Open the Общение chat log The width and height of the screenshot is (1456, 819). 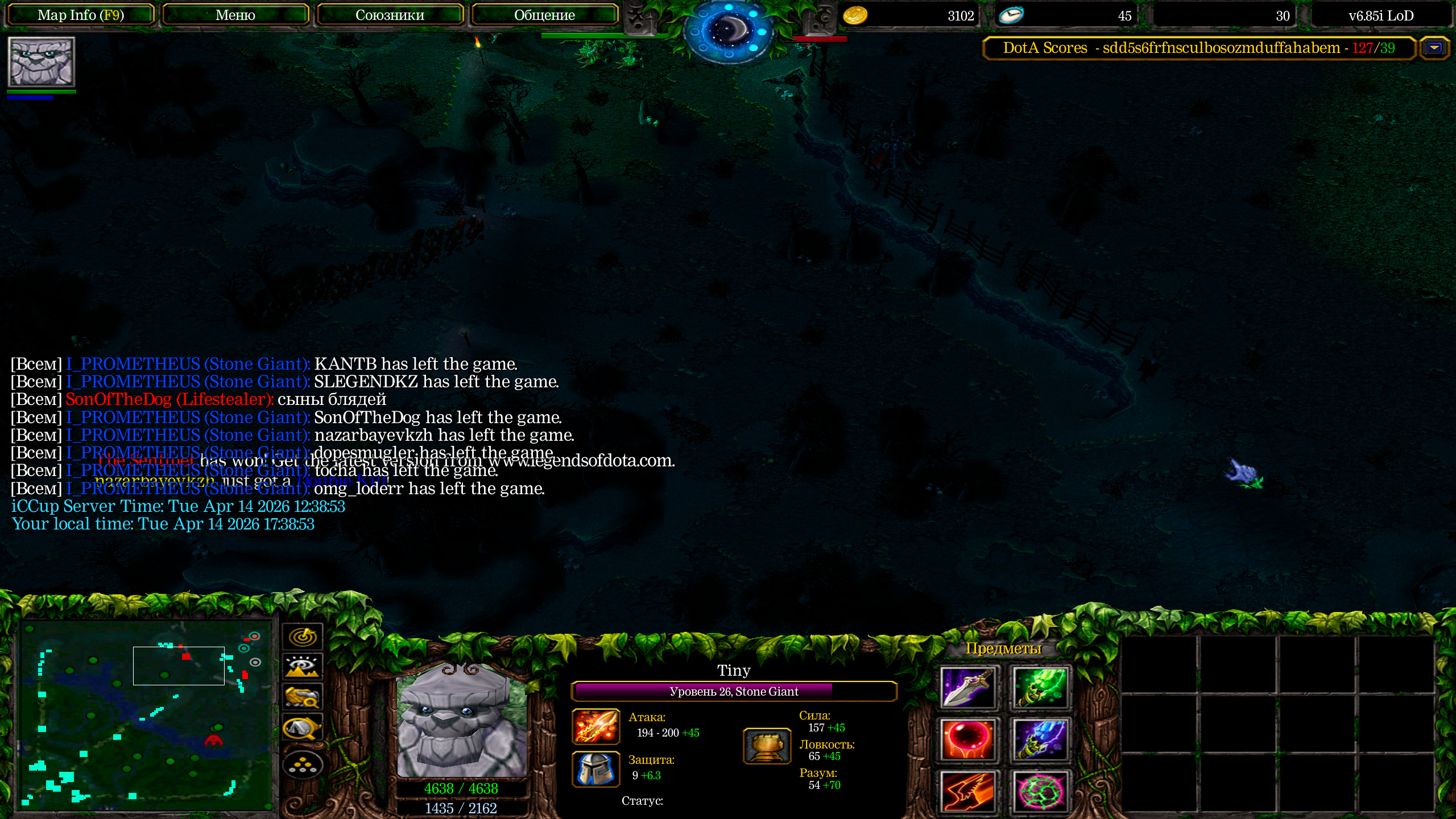pos(544,15)
